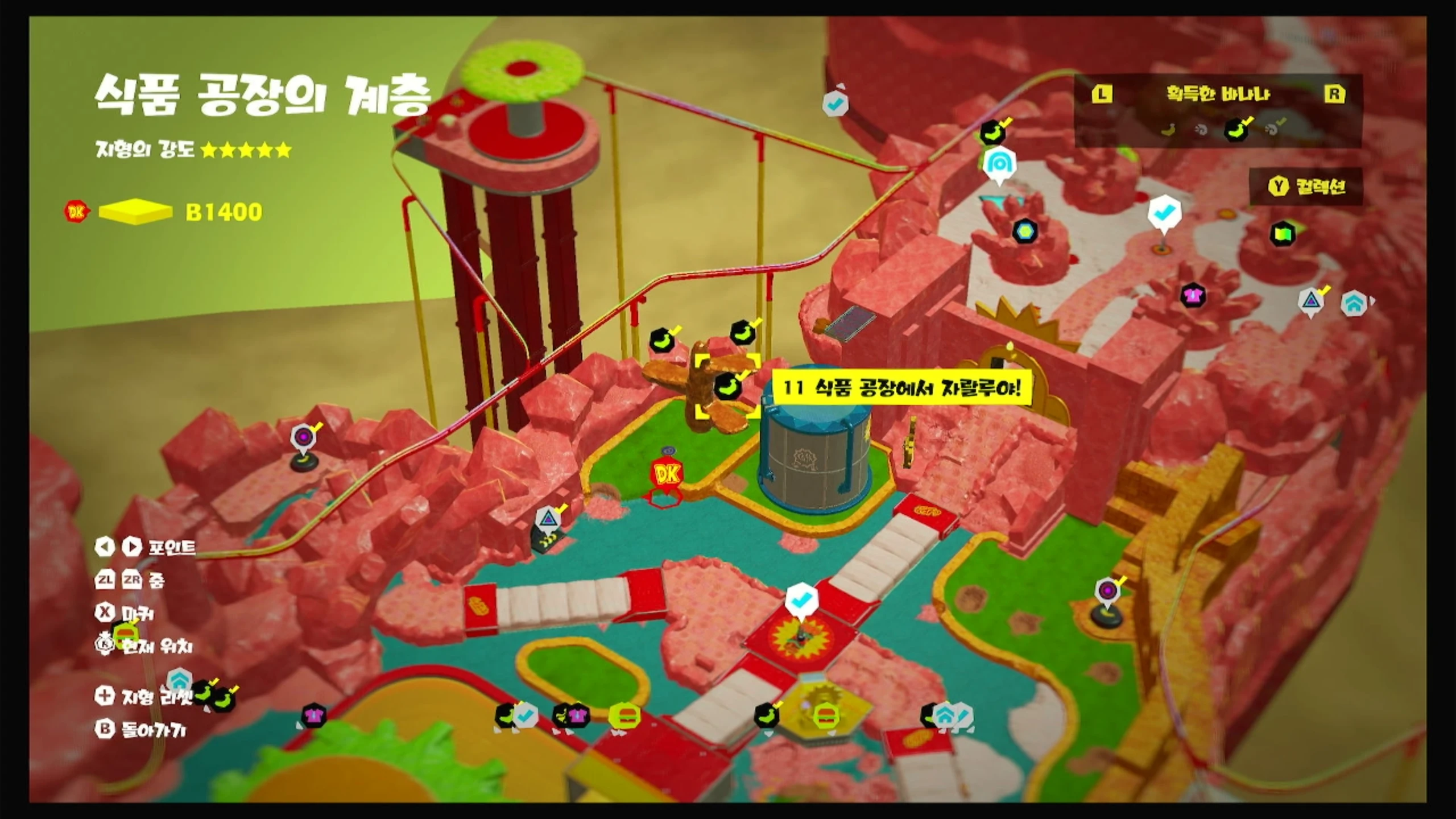Choose the purple disc marker on the left cliff
This screenshot has width=1456, height=819.
coord(302,437)
